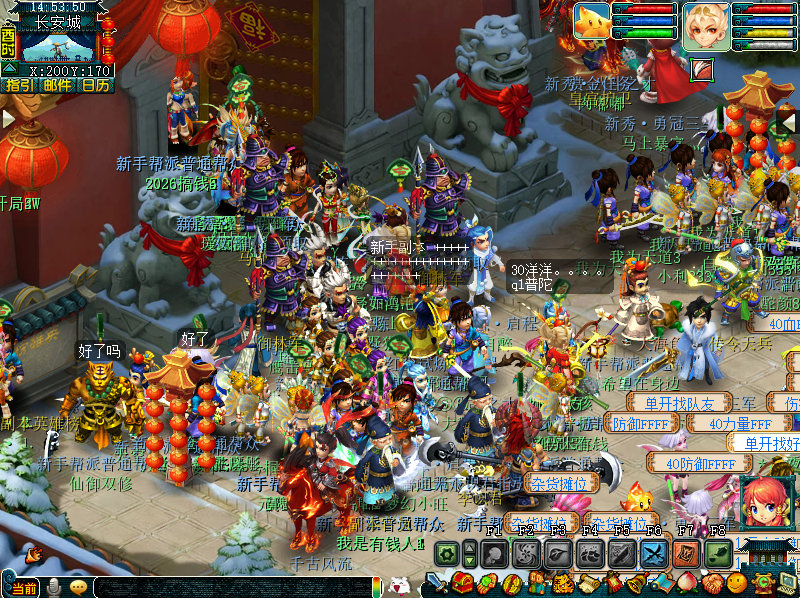This screenshot has height=598, width=800.
Task: Open the 指引 guide button
Action: (x=17, y=85)
